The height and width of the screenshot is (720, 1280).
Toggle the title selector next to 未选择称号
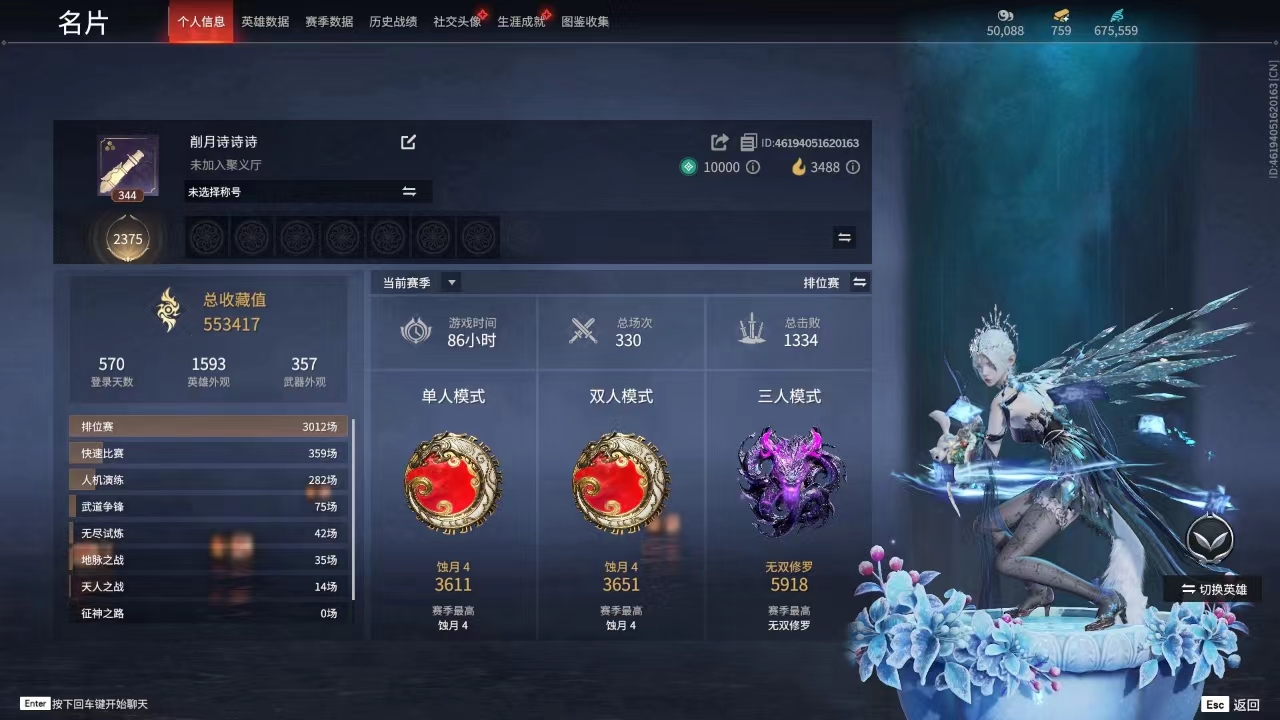(410, 191)
